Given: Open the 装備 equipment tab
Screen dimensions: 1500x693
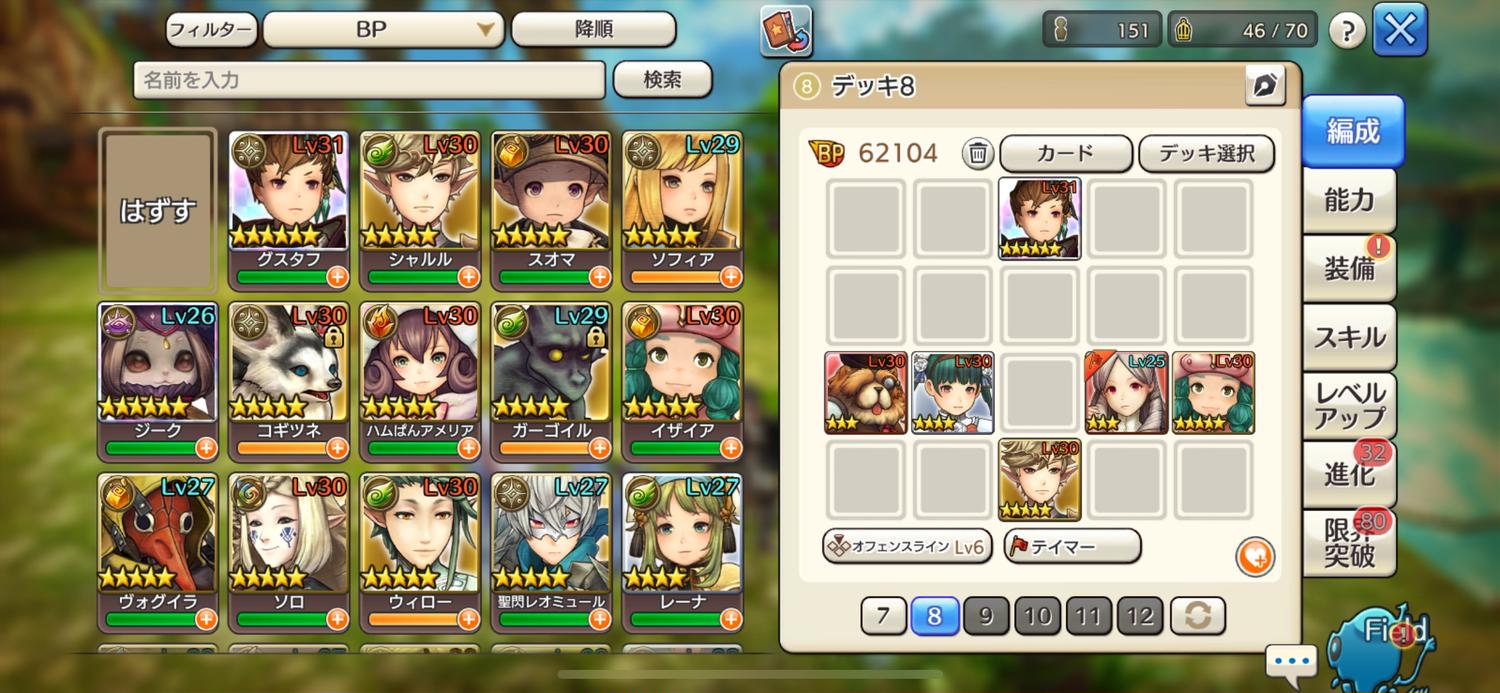Looking at the screenshot, I should (x=1349, y=268).
